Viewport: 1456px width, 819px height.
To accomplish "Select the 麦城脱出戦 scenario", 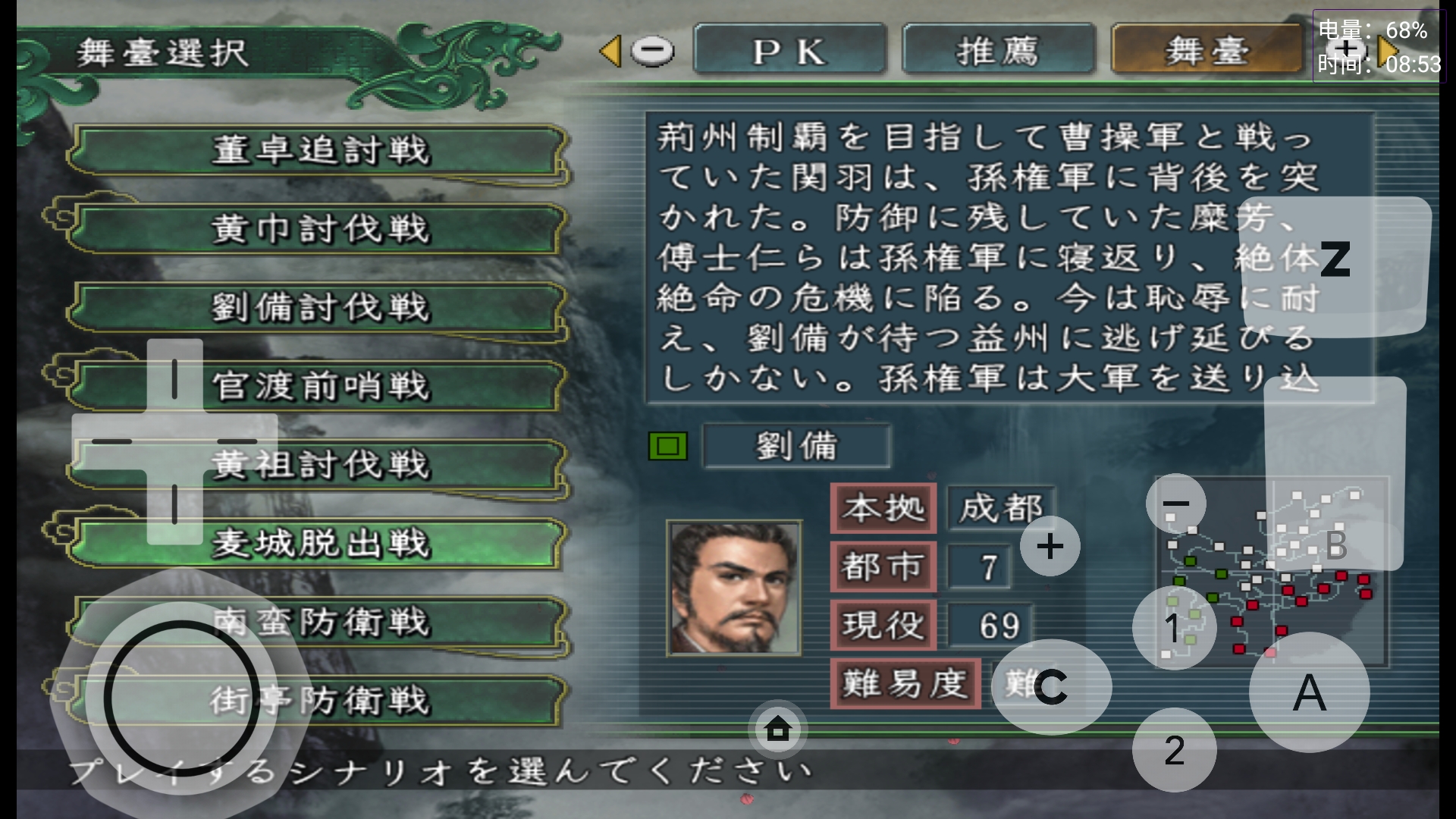I will click(318, 544).
